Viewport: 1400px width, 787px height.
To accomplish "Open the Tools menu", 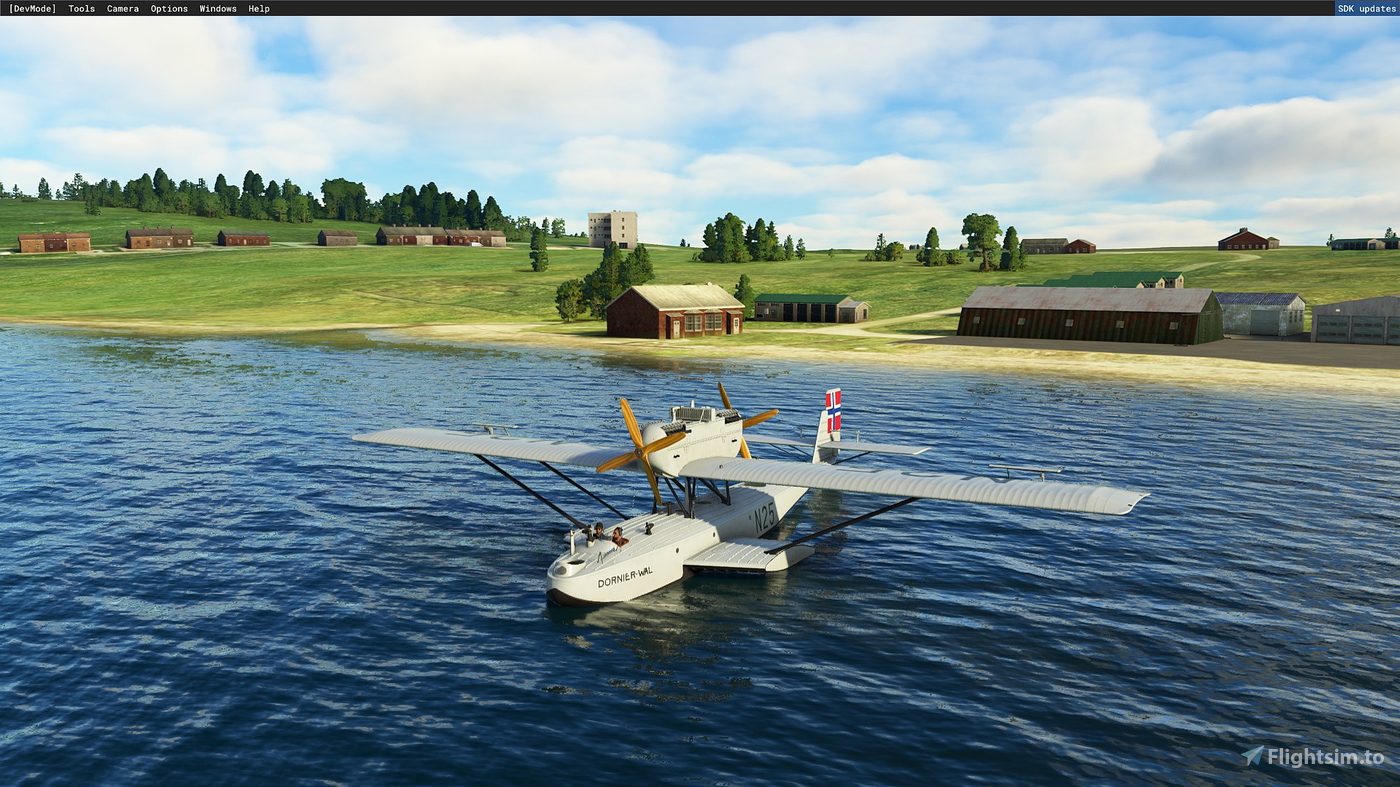I will (x=80, y=8).
